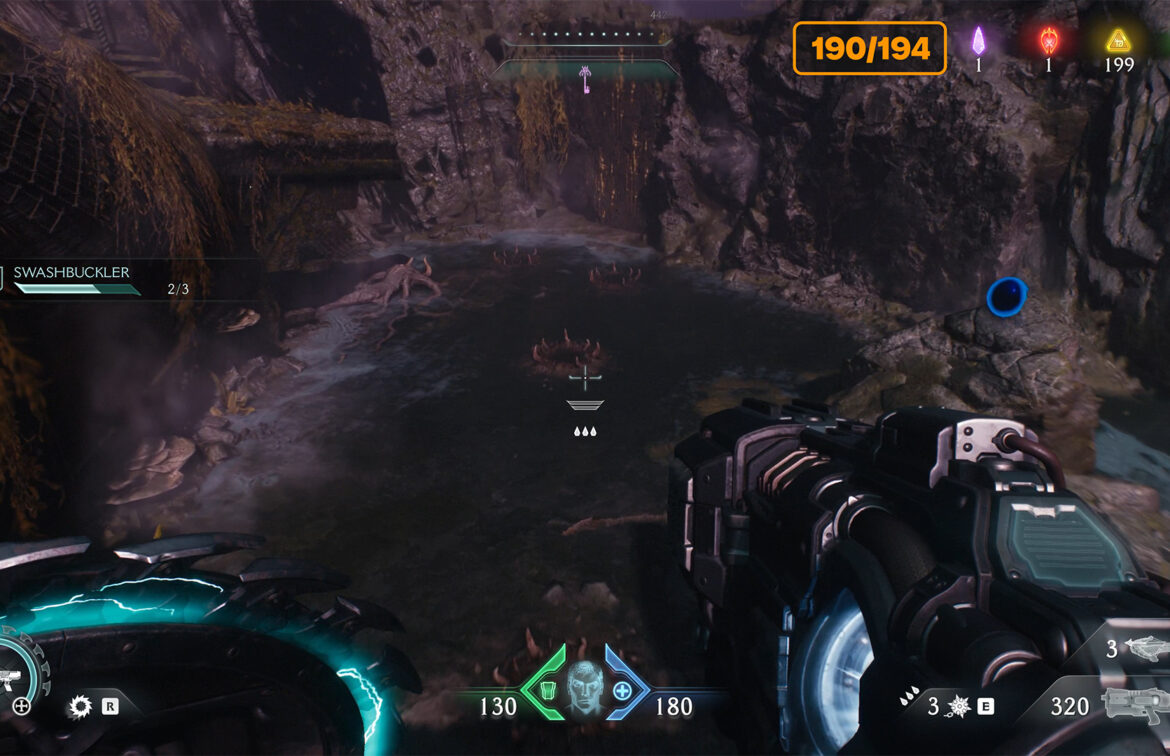Select the green armor shield icon

tap(546, 690)
